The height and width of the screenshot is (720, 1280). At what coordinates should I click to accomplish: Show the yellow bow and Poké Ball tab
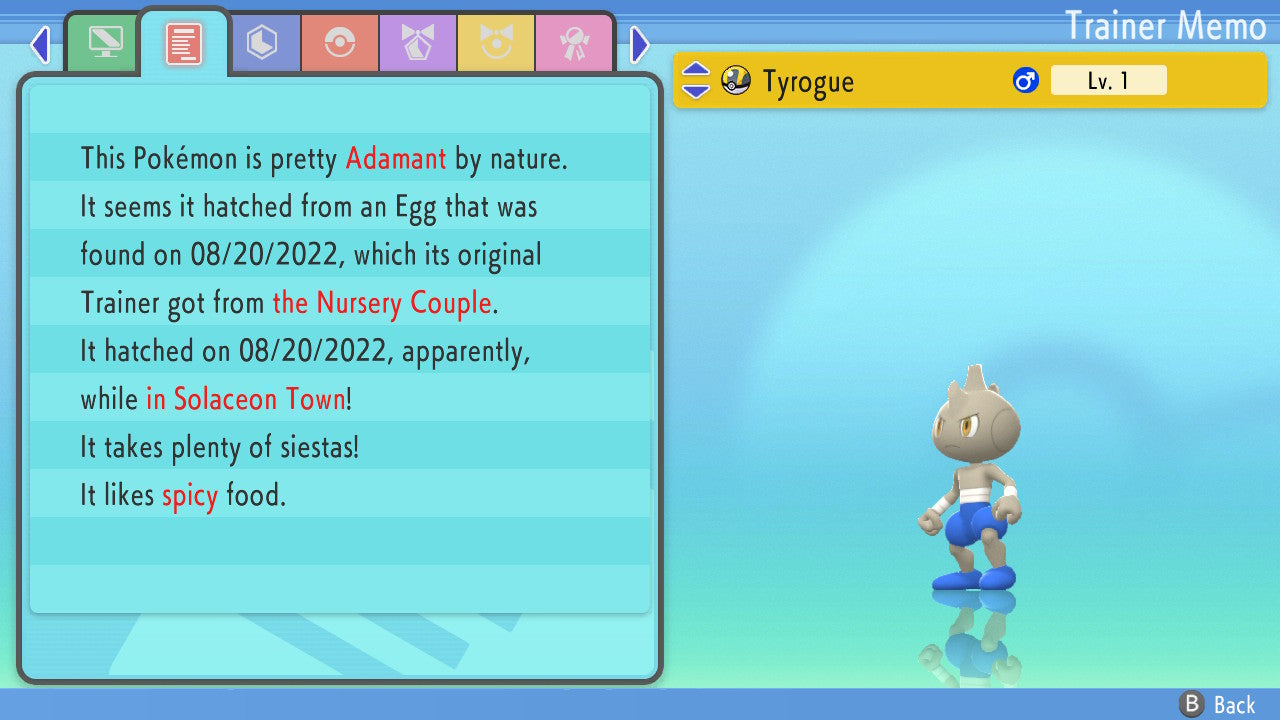(x=496, y=44)
